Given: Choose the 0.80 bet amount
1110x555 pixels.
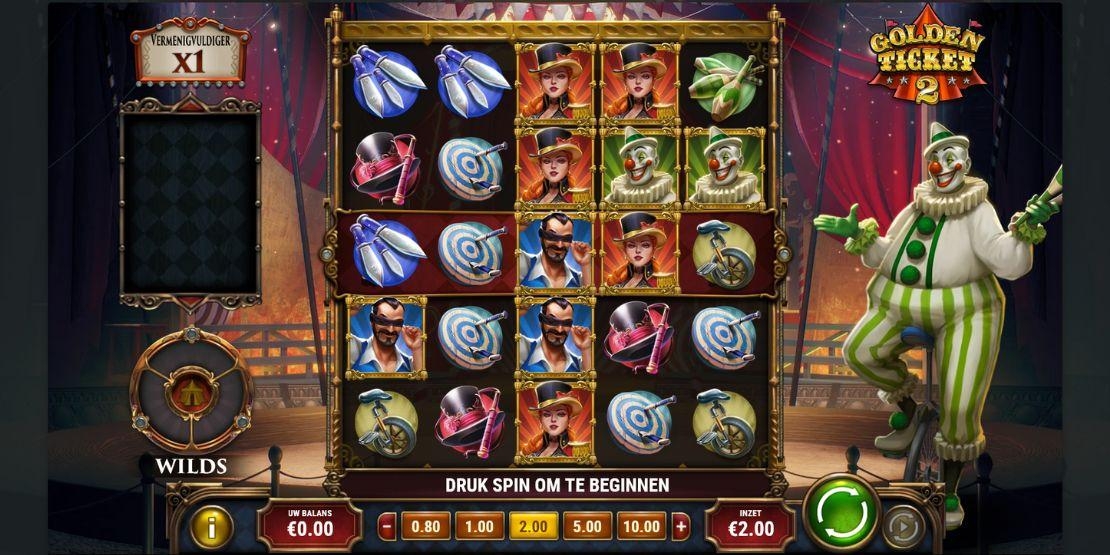Looking at the screenshot, I should 425,526.
